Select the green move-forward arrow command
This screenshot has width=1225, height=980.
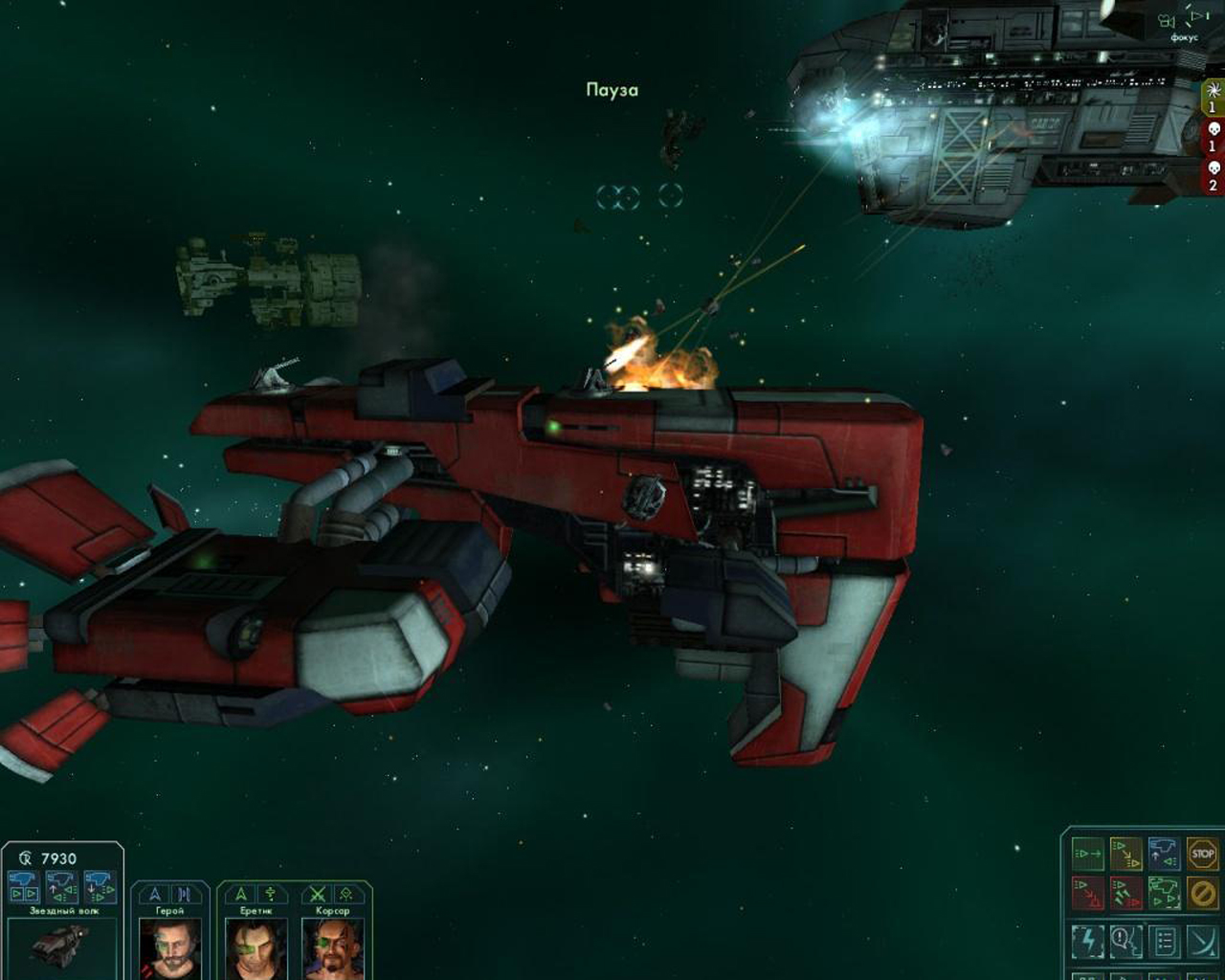[1088, 854]
